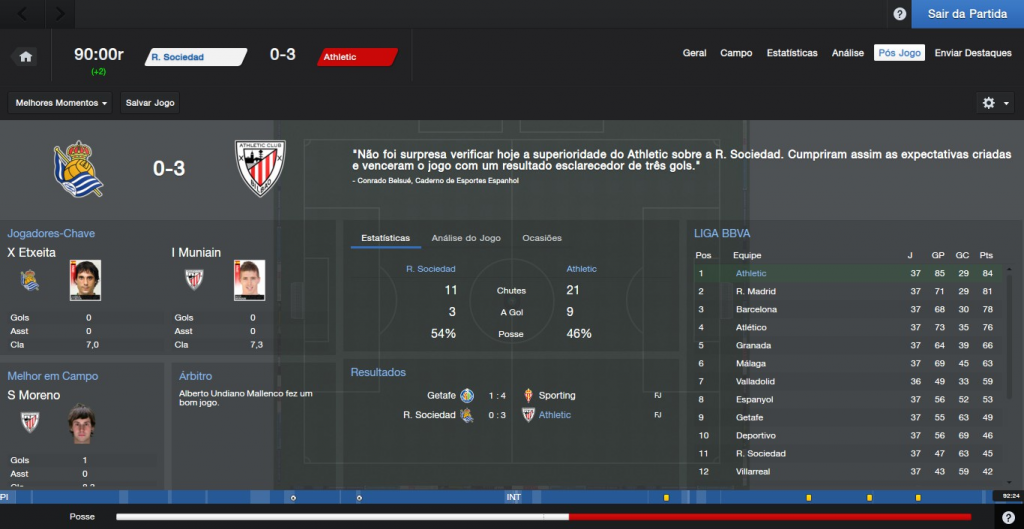
Task: Open the top help question mark
Action: point(899,14)
